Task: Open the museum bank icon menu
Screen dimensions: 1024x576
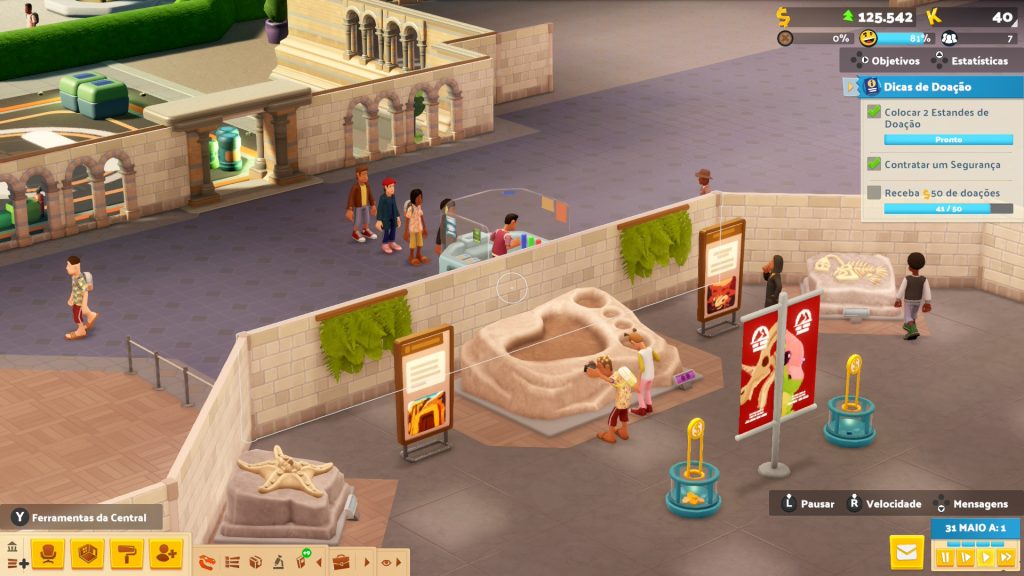Action: click(x=12, y=548)
